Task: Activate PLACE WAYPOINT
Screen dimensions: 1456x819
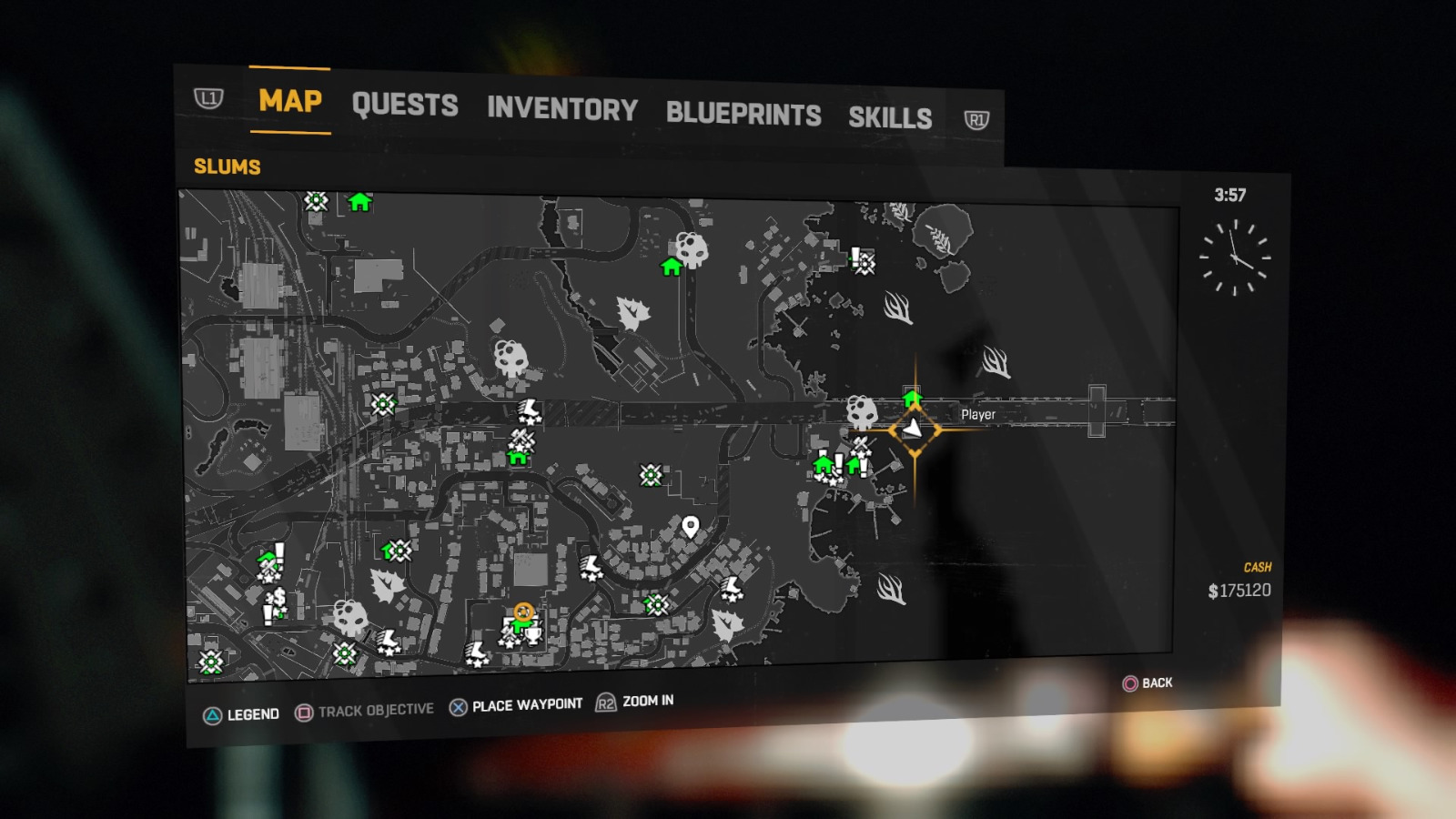Action: [x=526, y=703]
